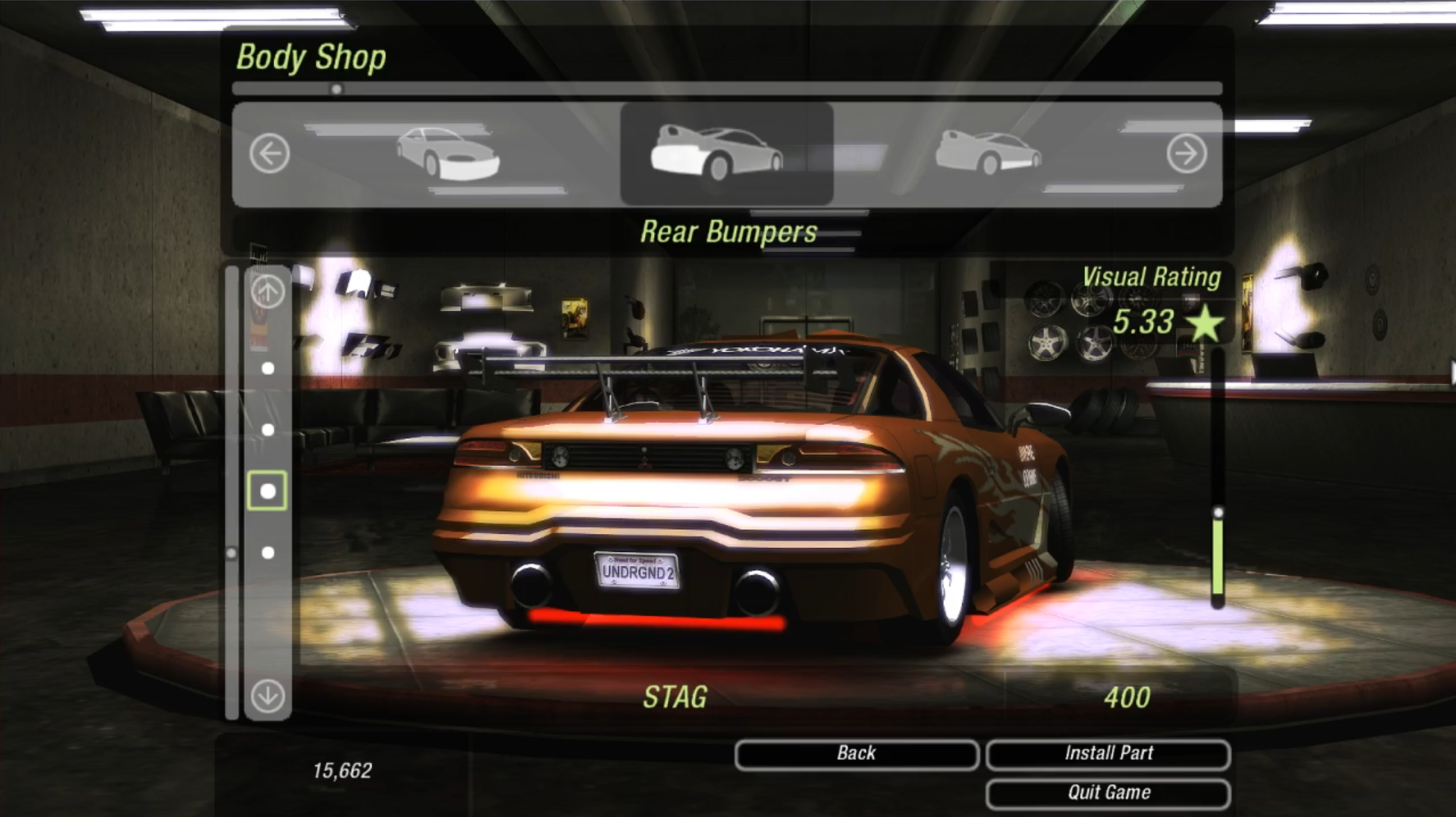Go to next body part category arrow
The image size is (1456, 817).
[1186, 154]
